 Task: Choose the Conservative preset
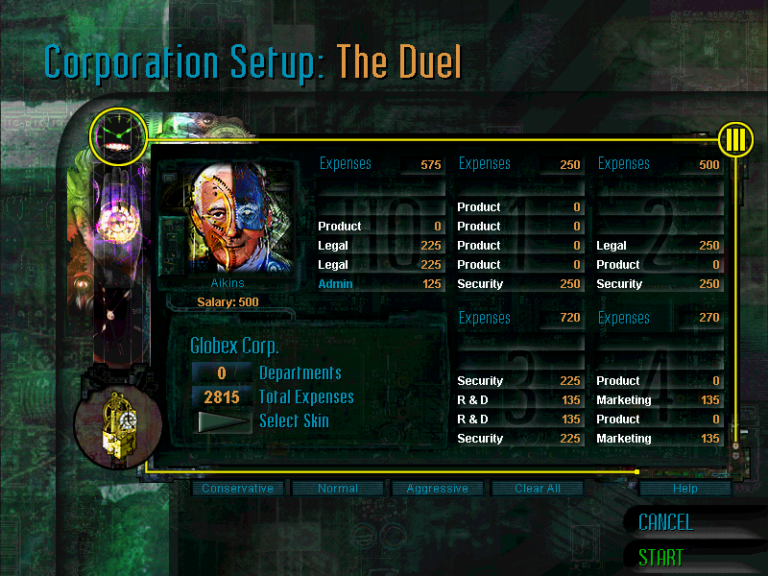tap(237, 489)
